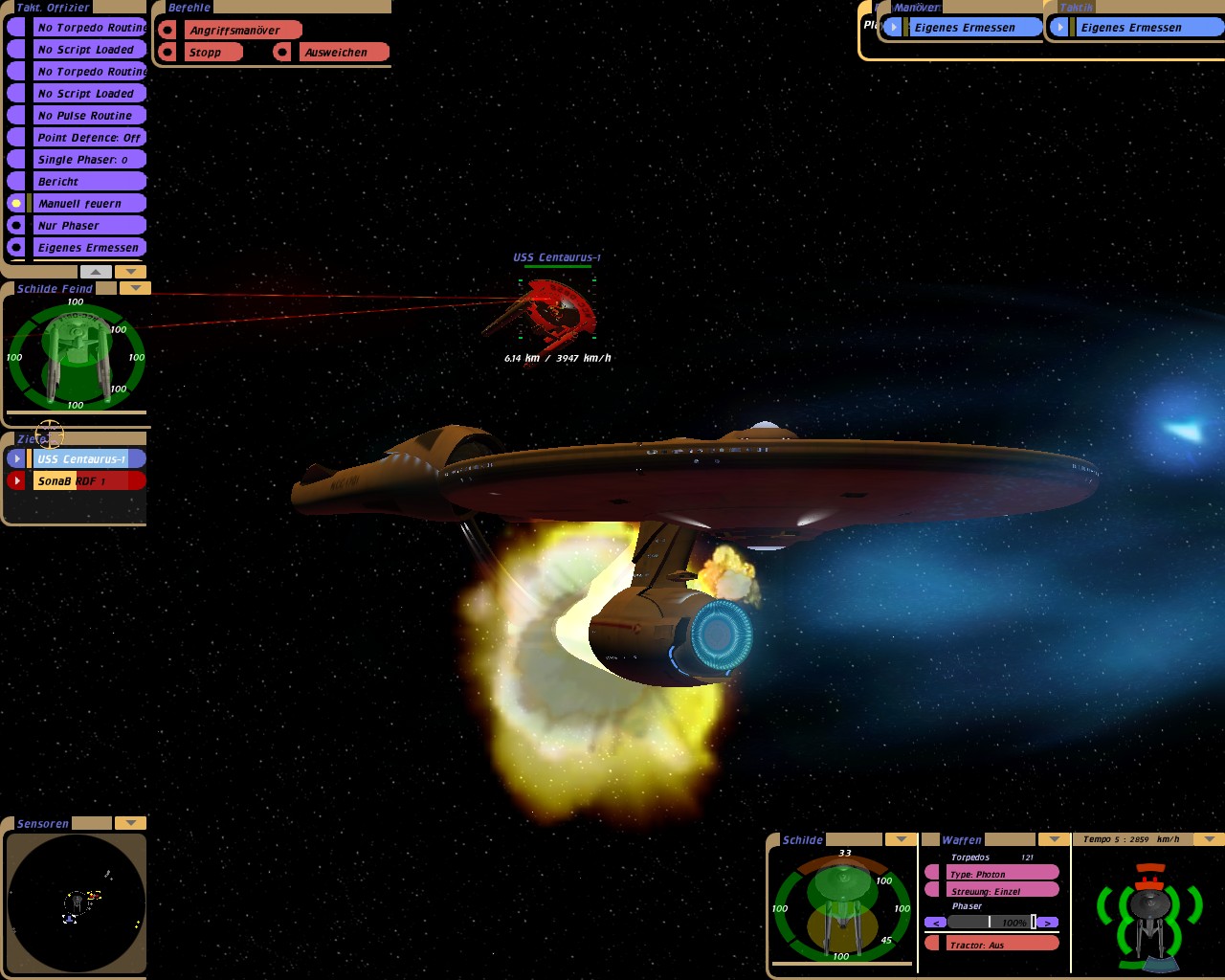Click the Sensoren radar display
Image resolution: width=1225 pixels, height=980 pixels.
coord(76,903)
